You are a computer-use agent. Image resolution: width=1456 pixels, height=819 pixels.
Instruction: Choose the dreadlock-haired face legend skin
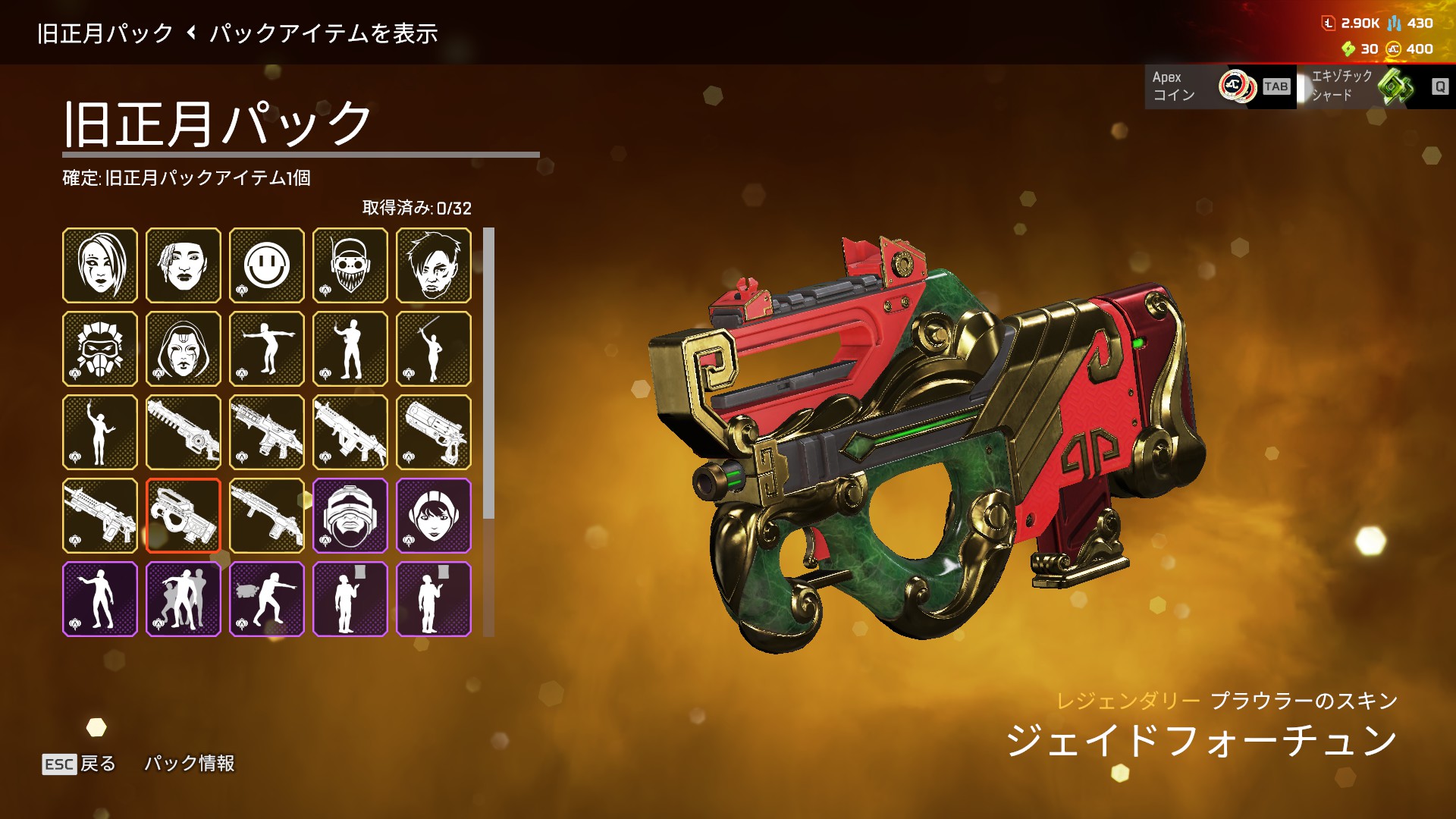point(184,265)
